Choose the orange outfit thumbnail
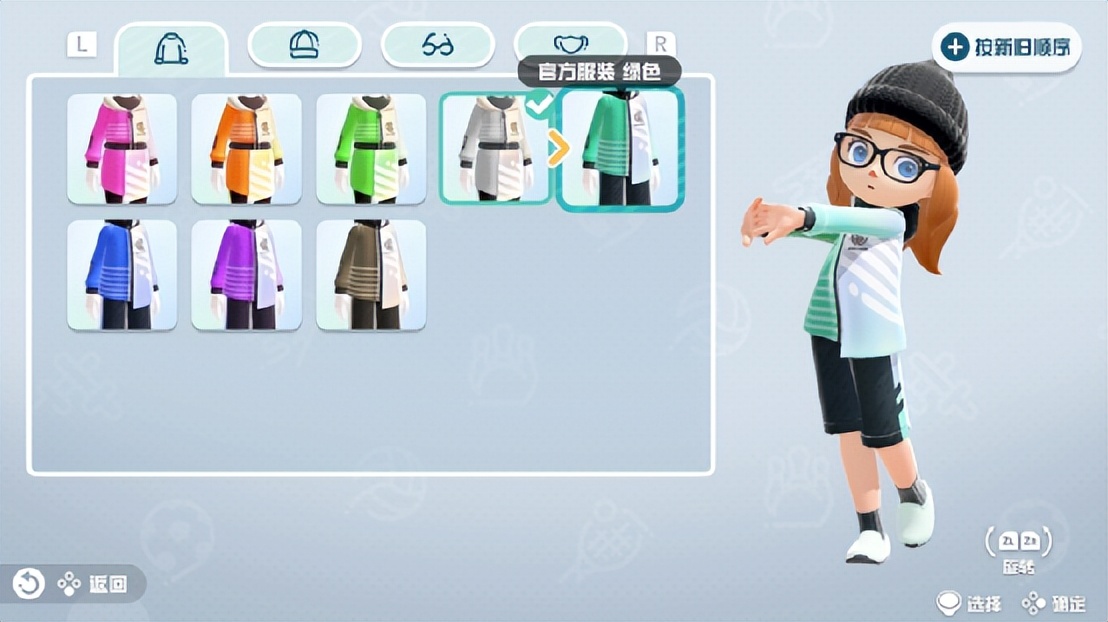The height and width of the screenshot is (622, 1108). 246,149
